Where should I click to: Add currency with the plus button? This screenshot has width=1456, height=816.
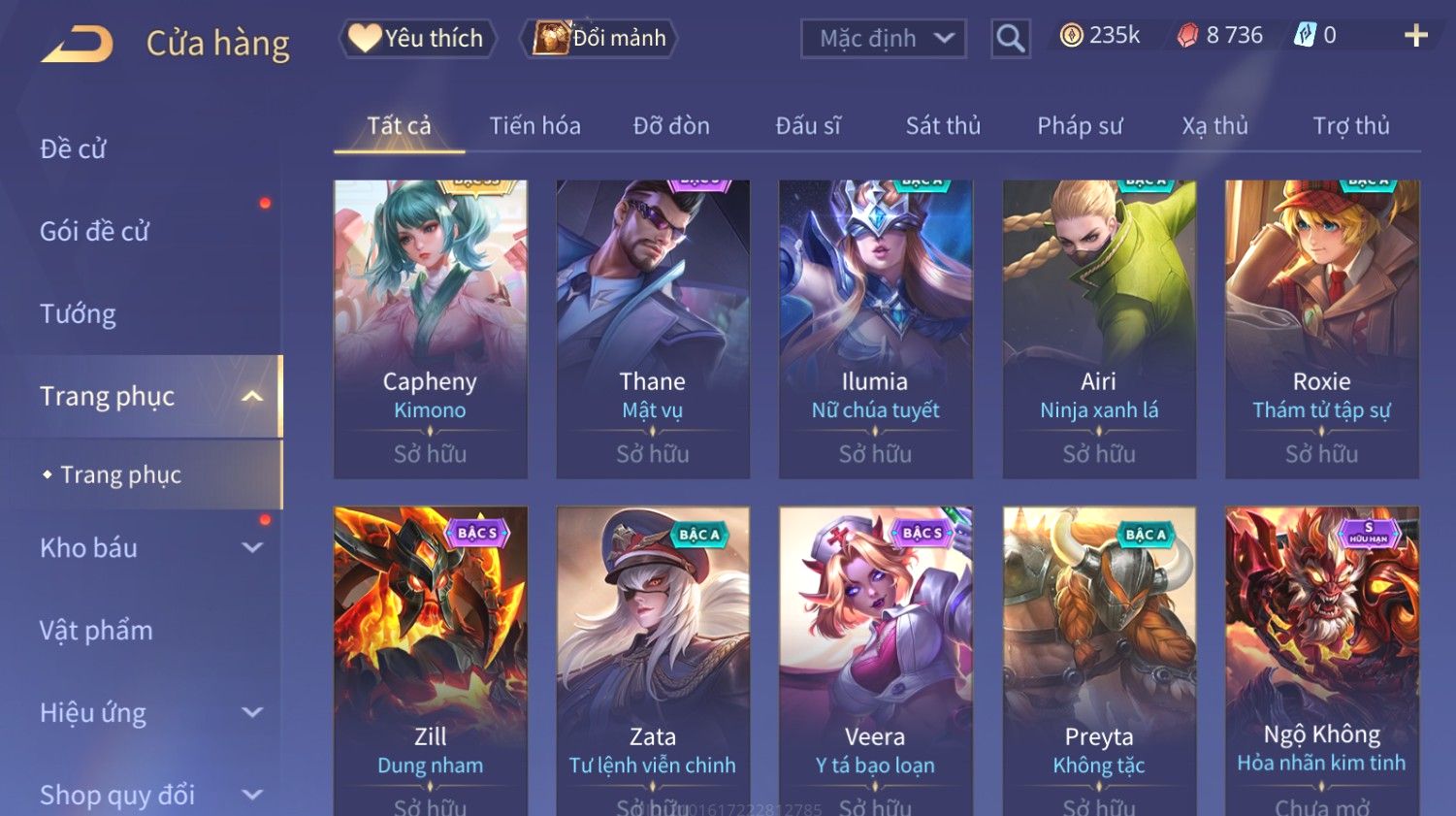click(1415, 36)
